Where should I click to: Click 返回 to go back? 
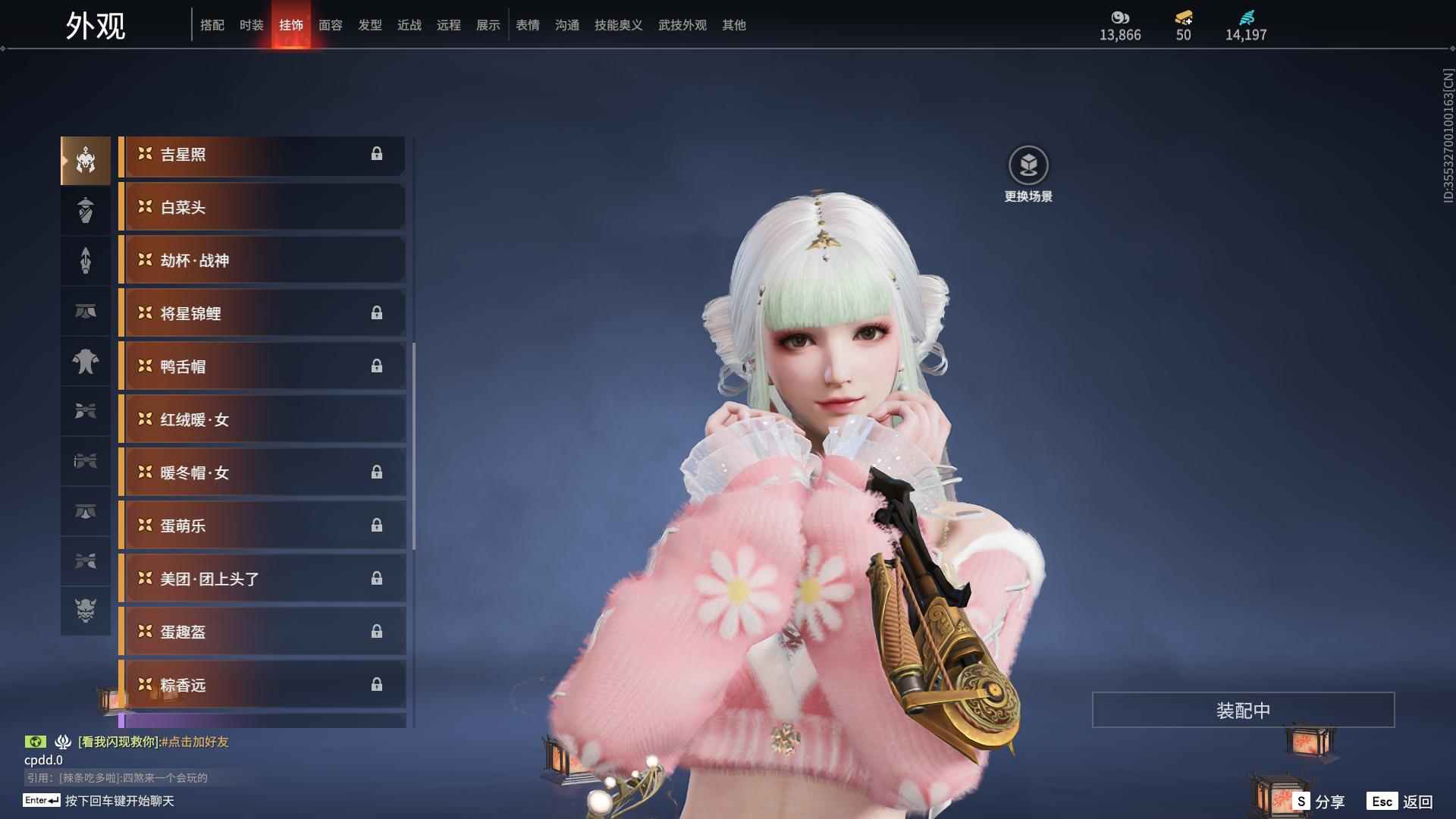click(x=1401, y=802)
